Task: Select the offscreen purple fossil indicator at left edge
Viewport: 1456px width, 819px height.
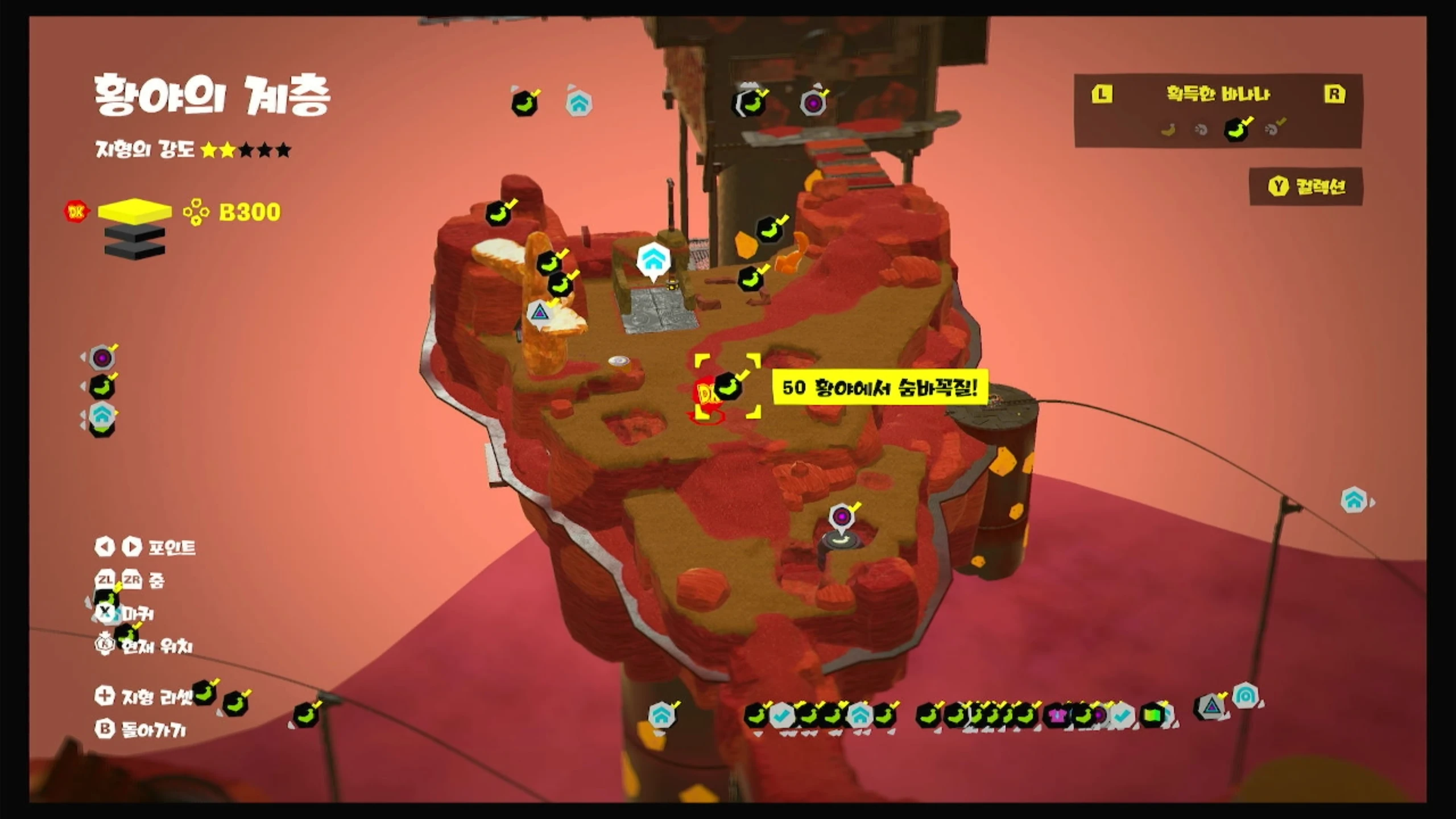Action: click(102, 358)
